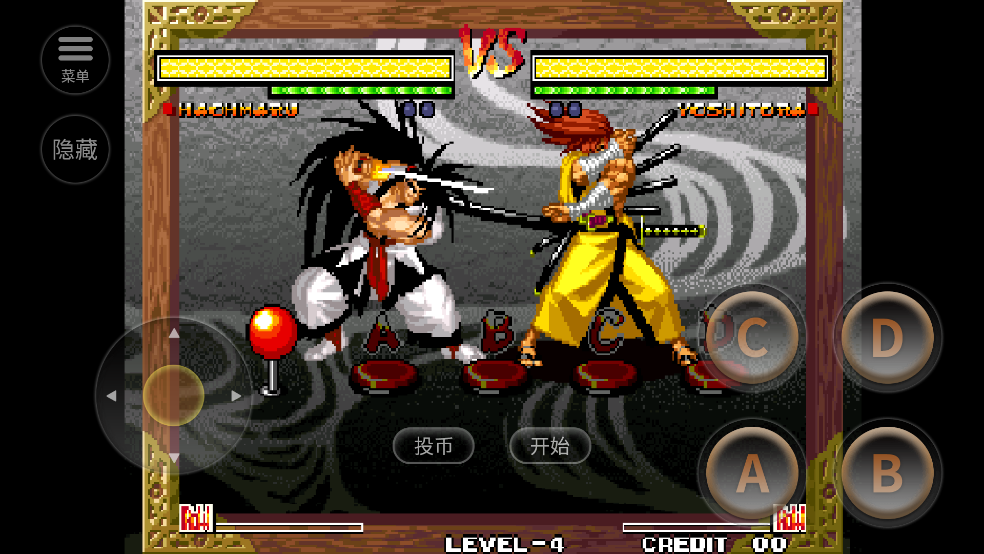Tap the virtual B attack button
984x554 pixels.
click(x=887, y=474)
